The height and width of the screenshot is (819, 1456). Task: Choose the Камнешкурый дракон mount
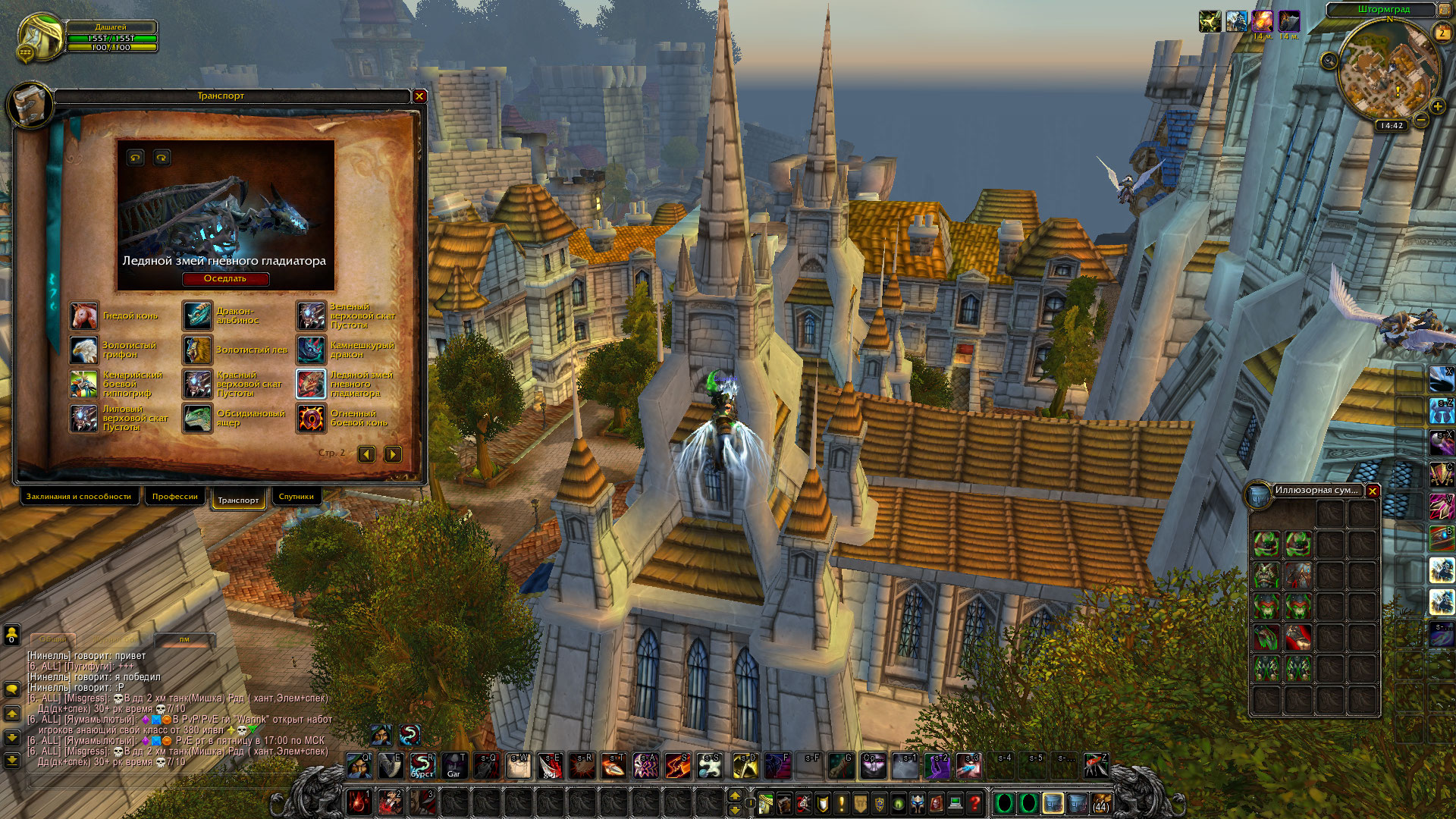coord(311,350)
